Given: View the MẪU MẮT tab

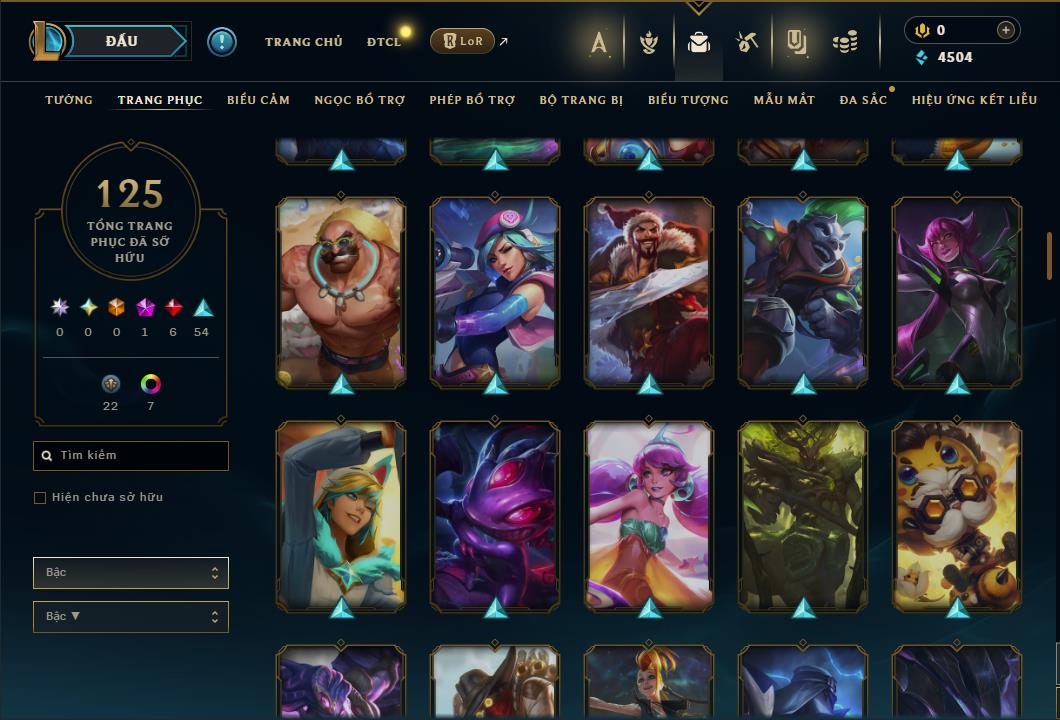Looking at the screenshot, I should pos(784,100).
